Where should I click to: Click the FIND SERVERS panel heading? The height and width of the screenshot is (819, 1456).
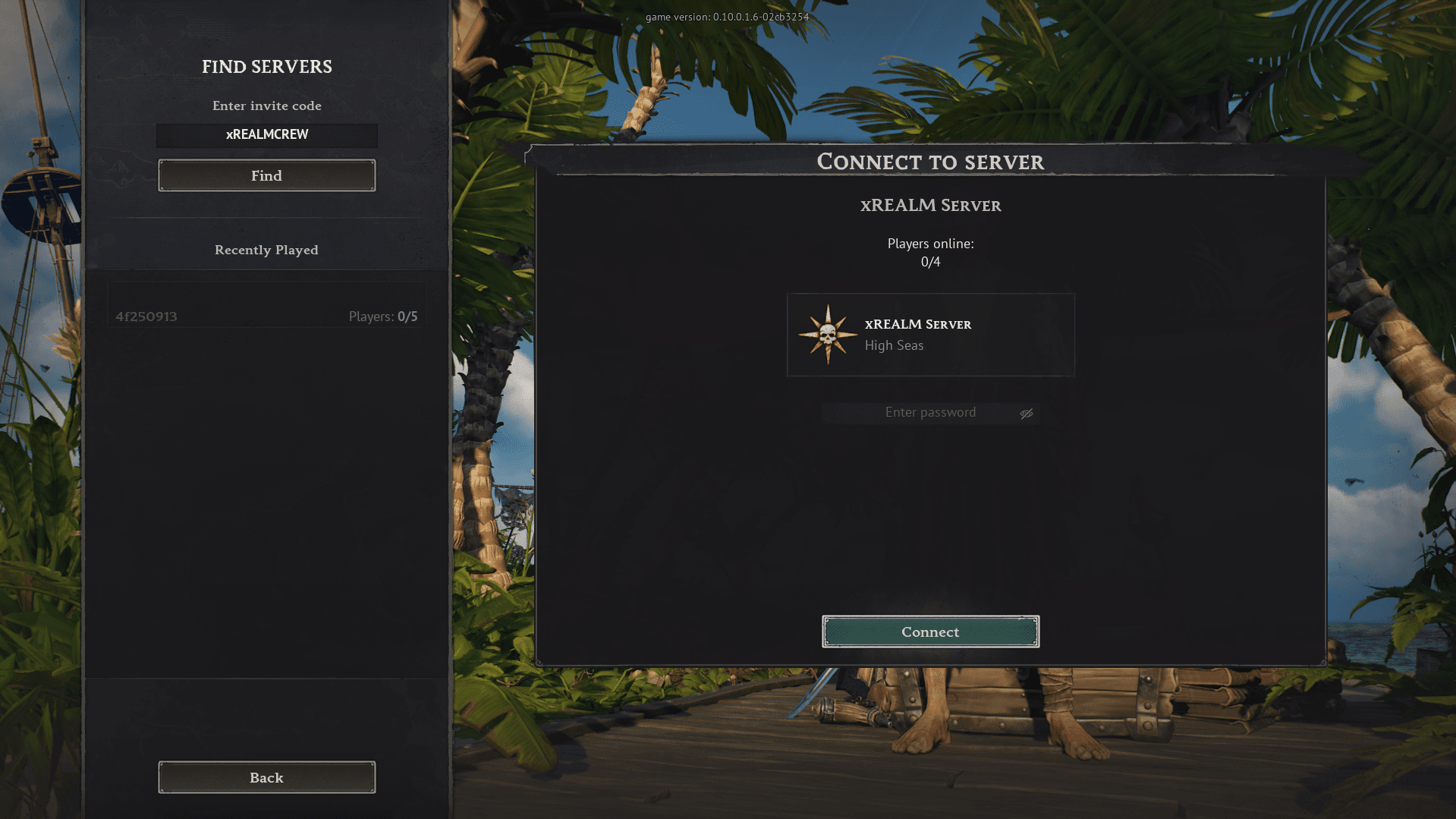tap(266, 67)
